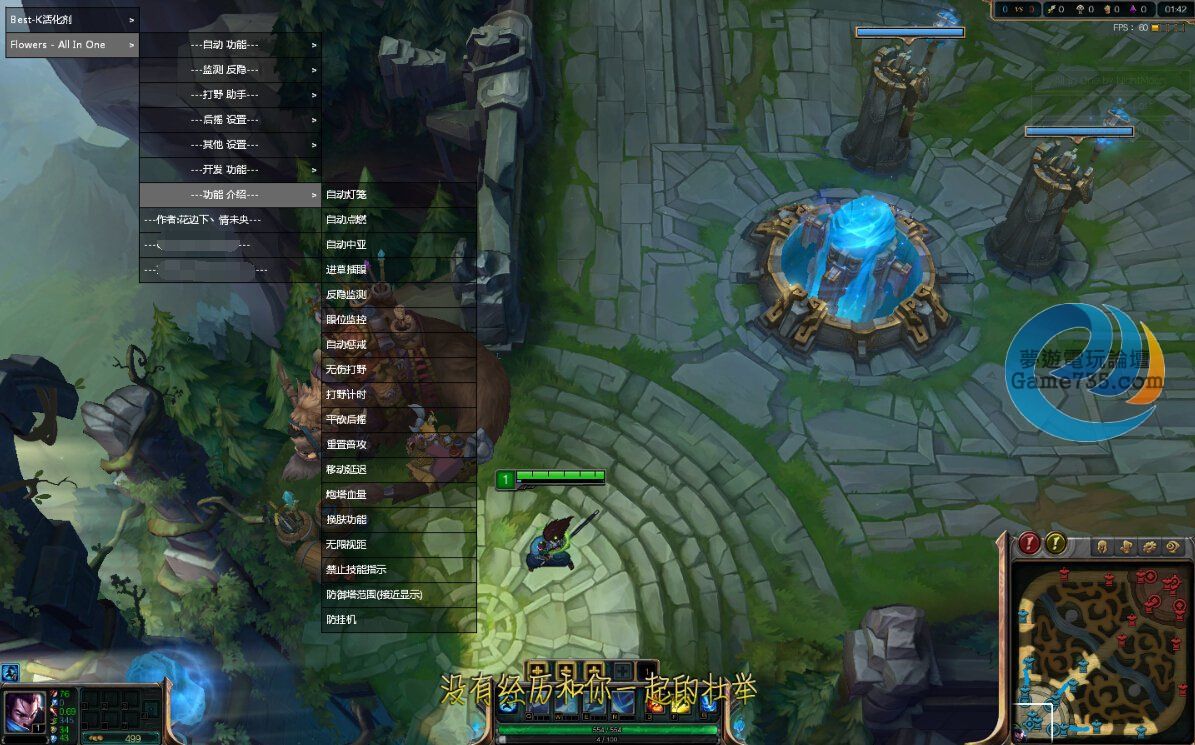Open the 打野 助手 submenu
The image size is (1195, 745).
230,95
